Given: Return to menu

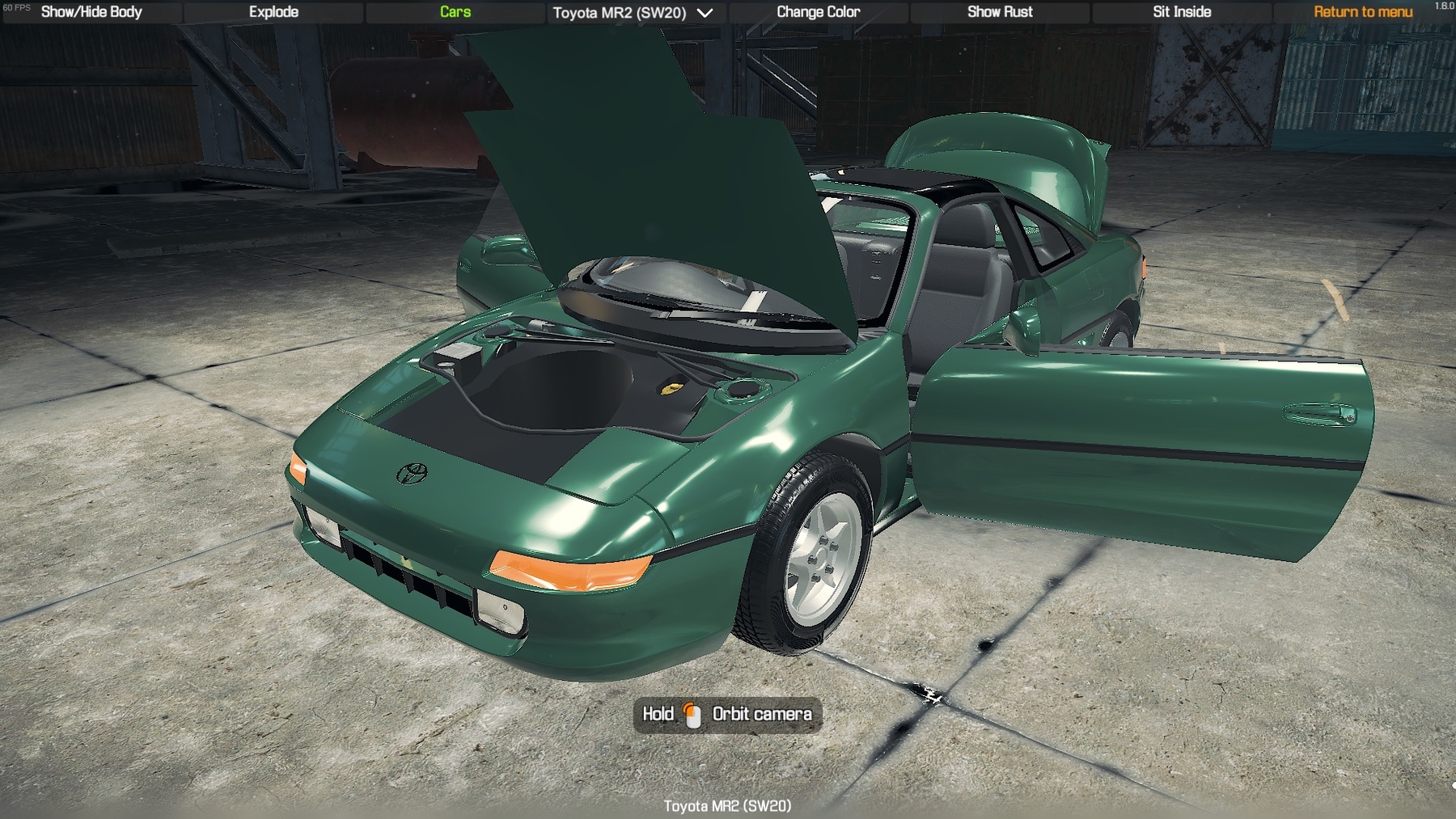Looking at the screenshot, I should (1363, 12).
